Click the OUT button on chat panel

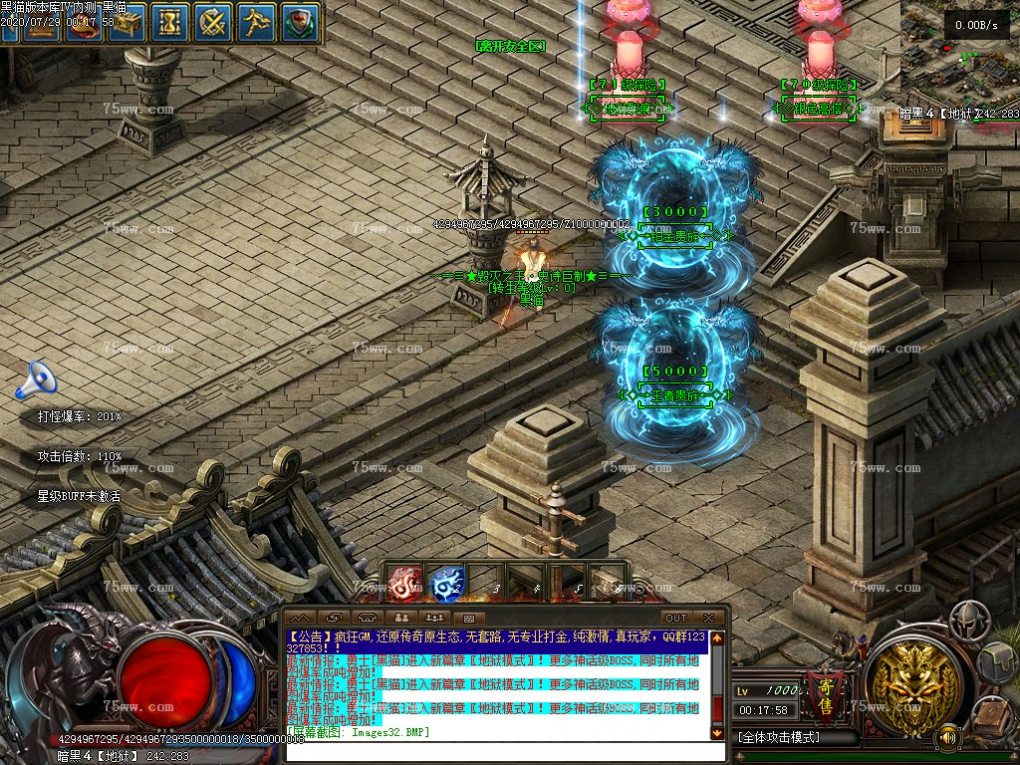(x=676, y=618)
